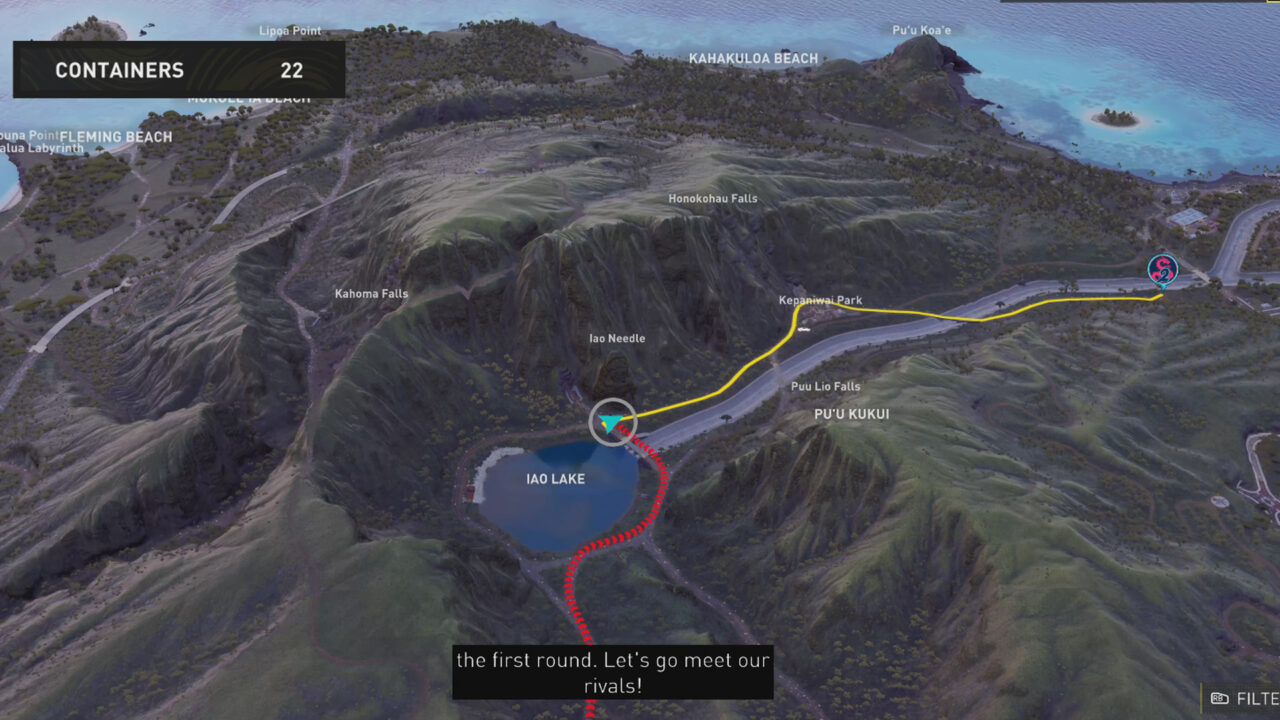Click the cyan player position arrow marker
This screenshot has width=1280, height=720.
coord(611,422)
